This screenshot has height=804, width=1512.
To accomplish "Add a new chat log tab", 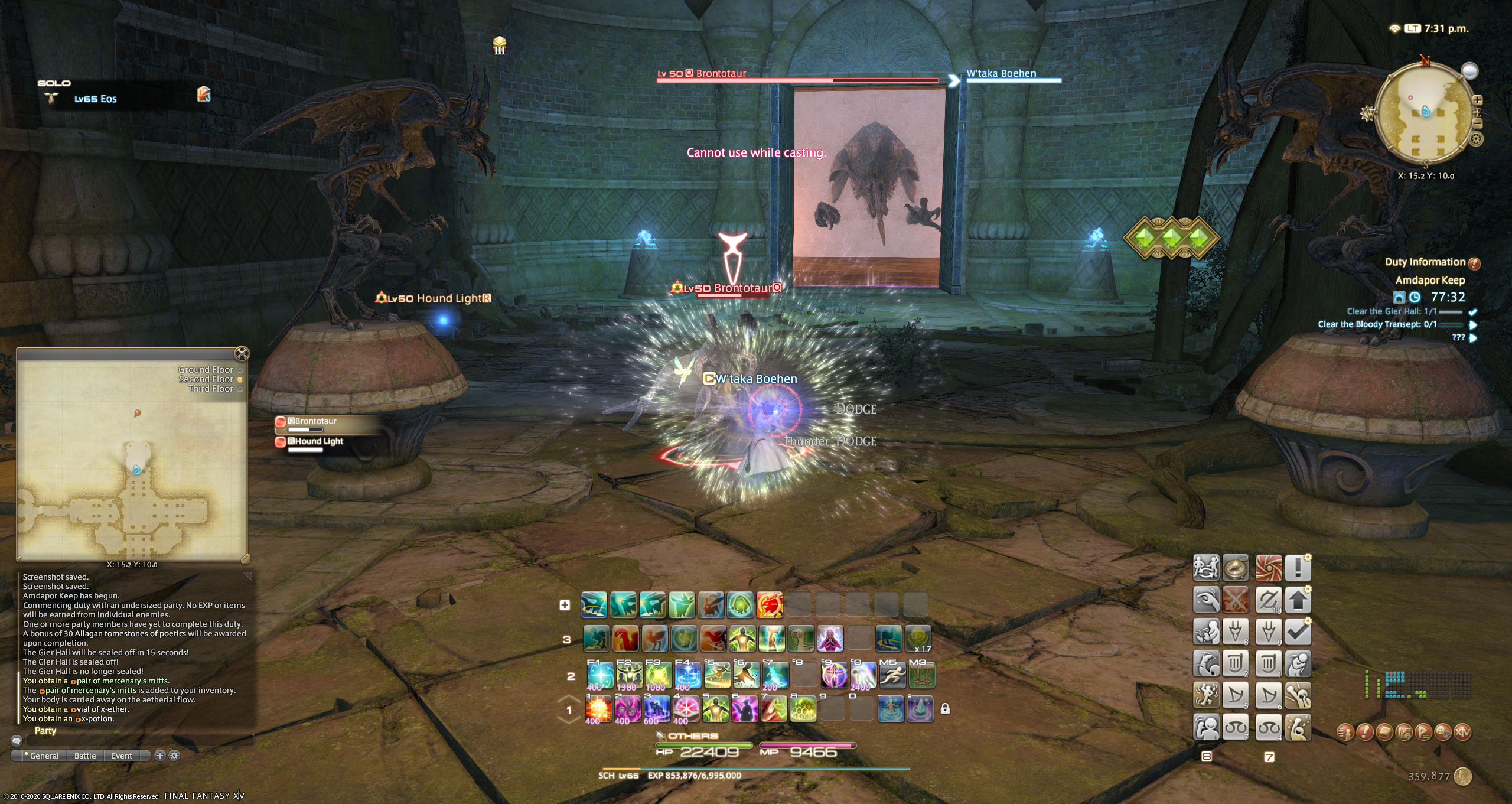I will click(159, 756).
